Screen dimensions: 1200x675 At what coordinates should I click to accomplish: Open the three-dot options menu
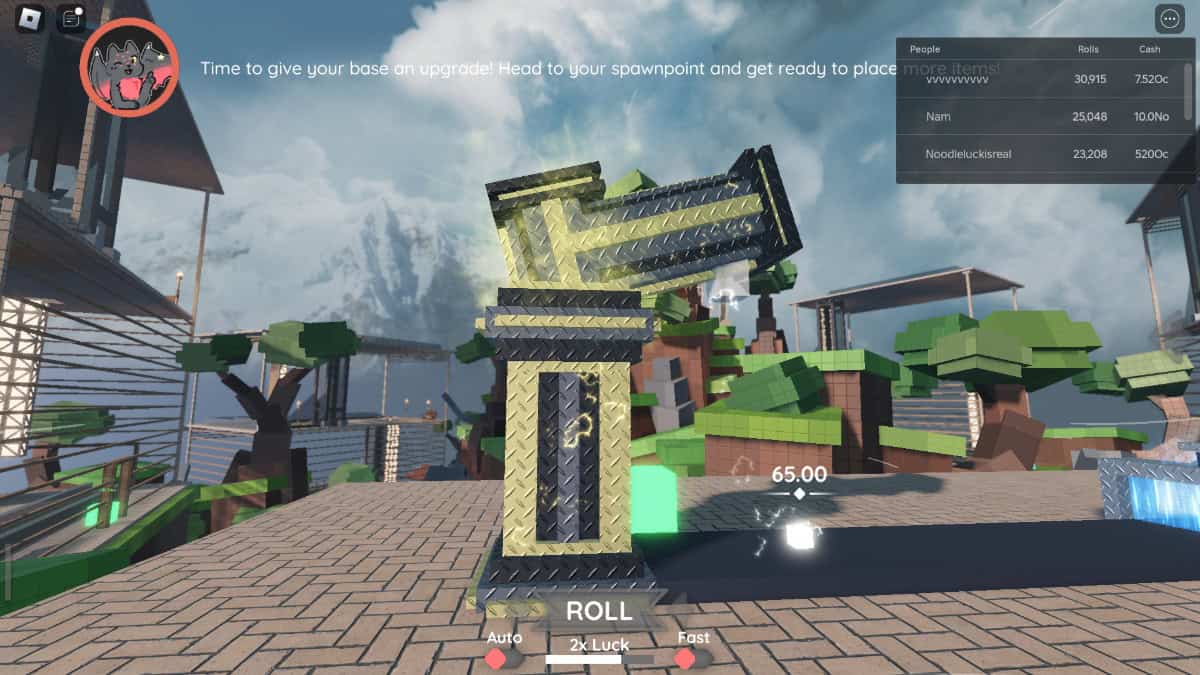[x=1169, y=19]
